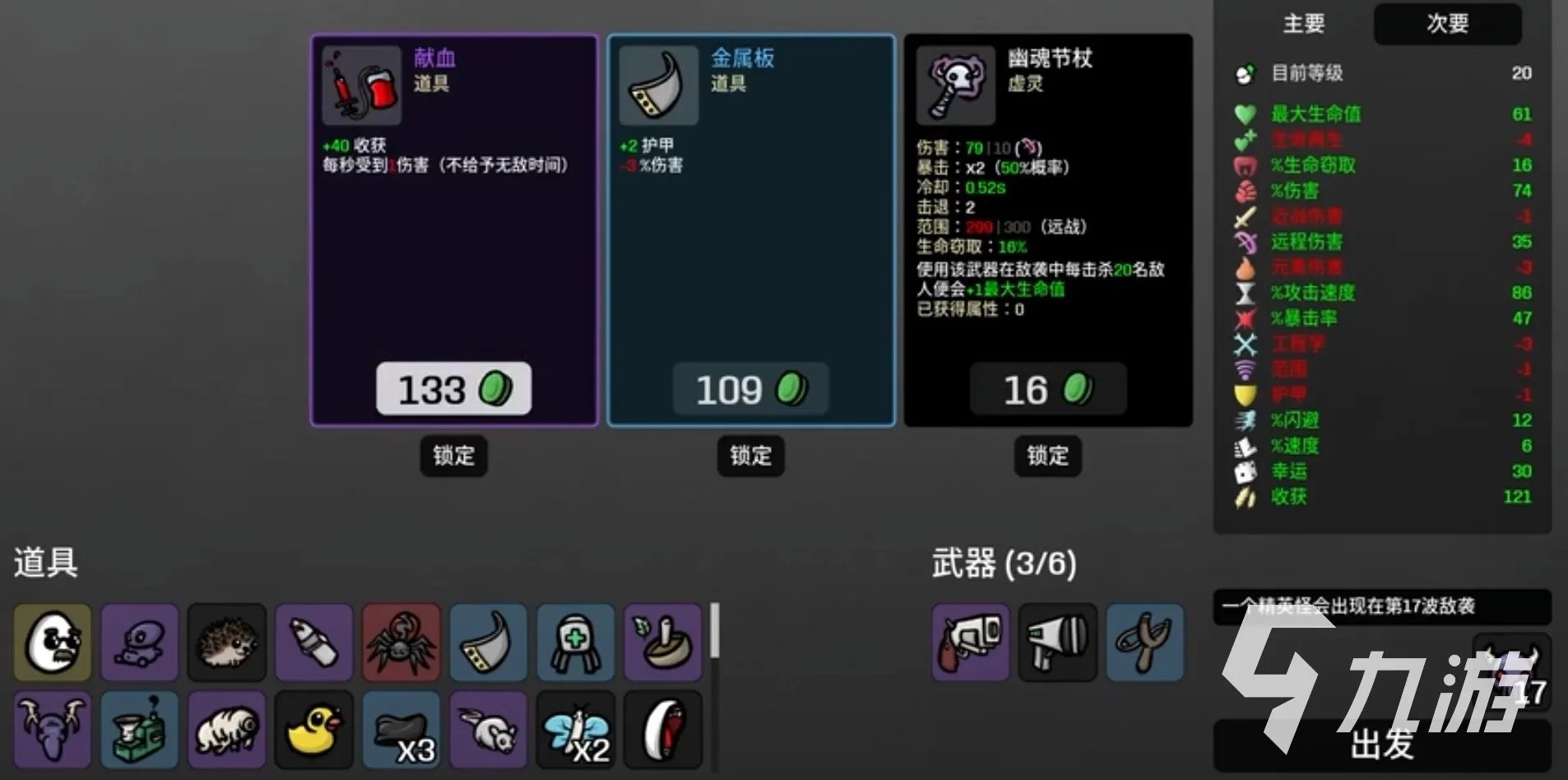The image size is (1568, 780).
Task: Select the revolver weapon in the weapons row
Action: click(x=971, y=643)
